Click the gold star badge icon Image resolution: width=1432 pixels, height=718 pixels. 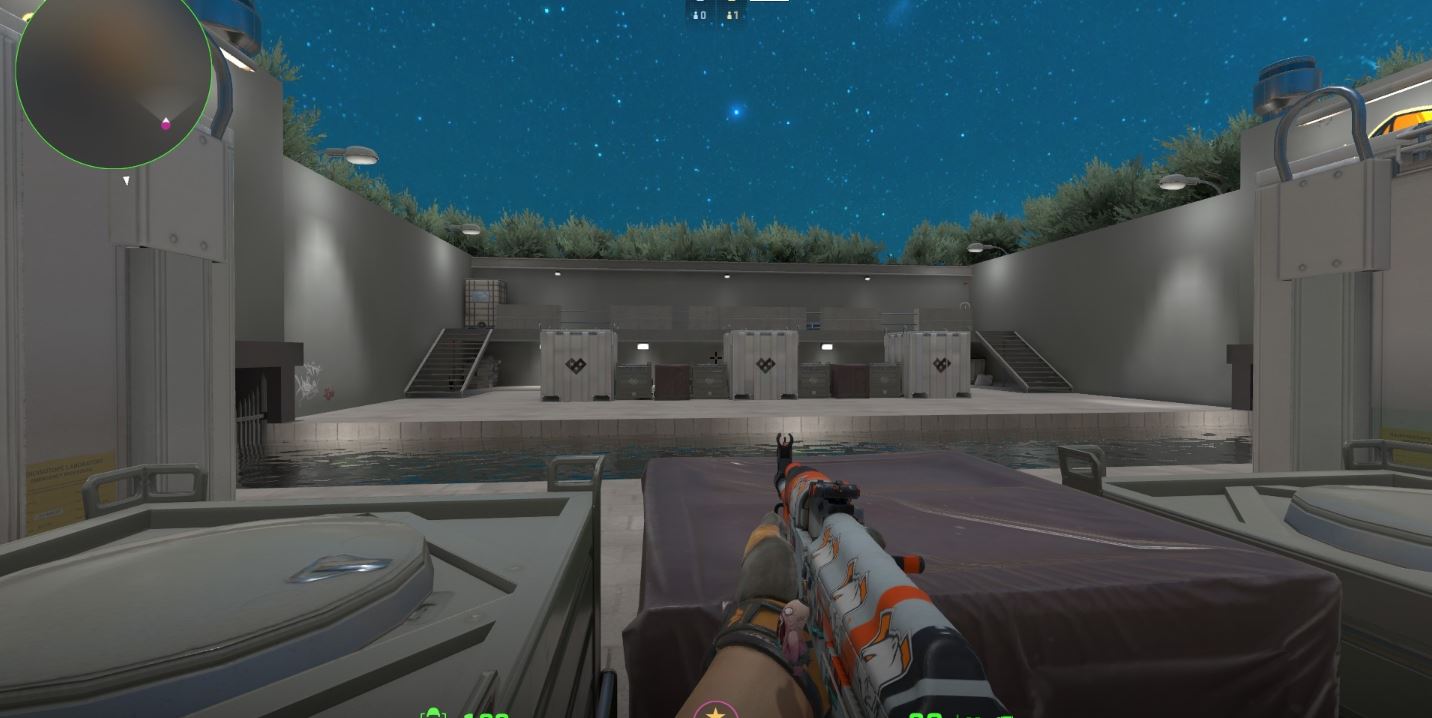[x=715, y=712]
